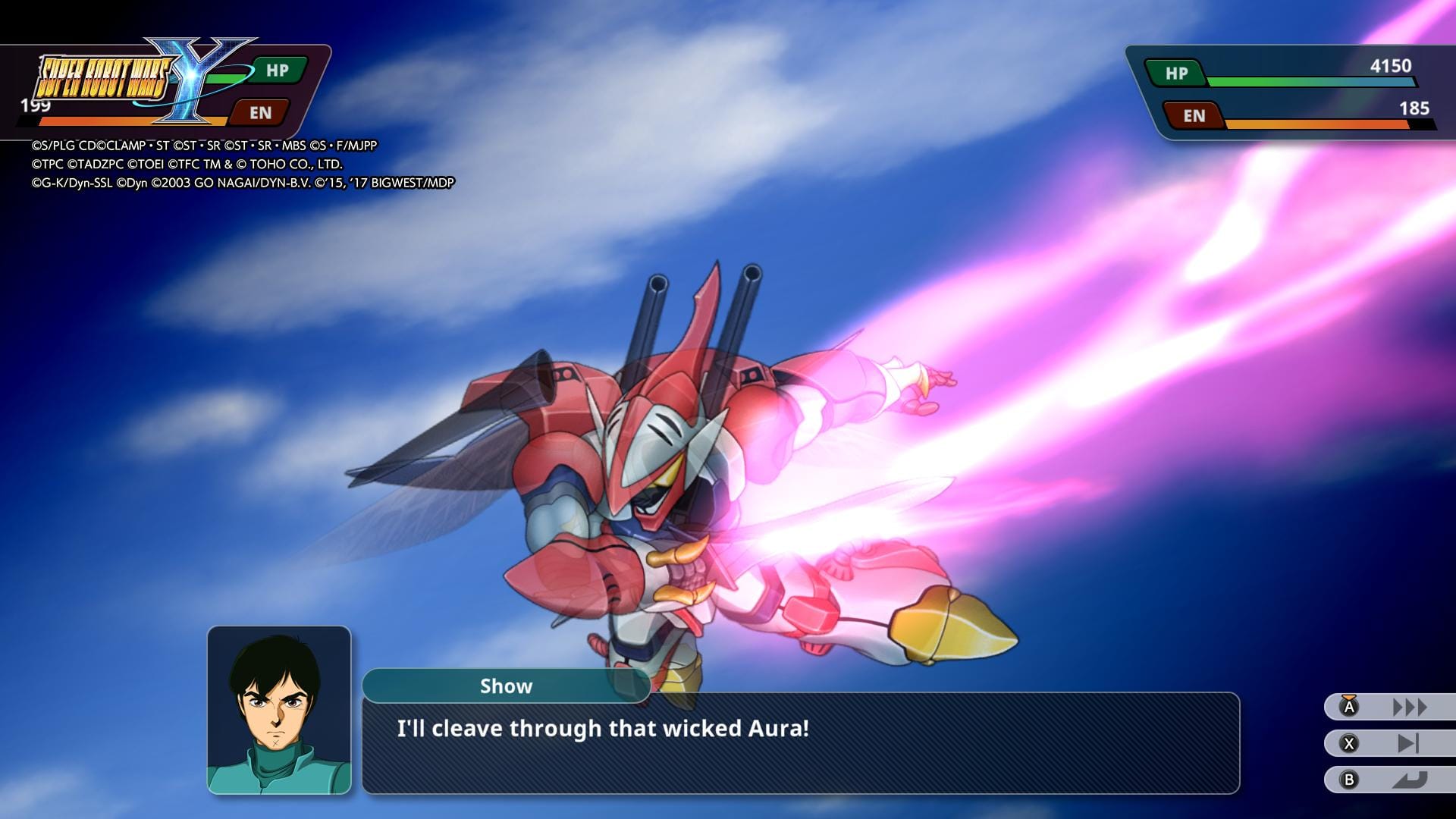
Task: Fast-forward the battle animation with the triple-arrow button
Action: click(1391, 708)
